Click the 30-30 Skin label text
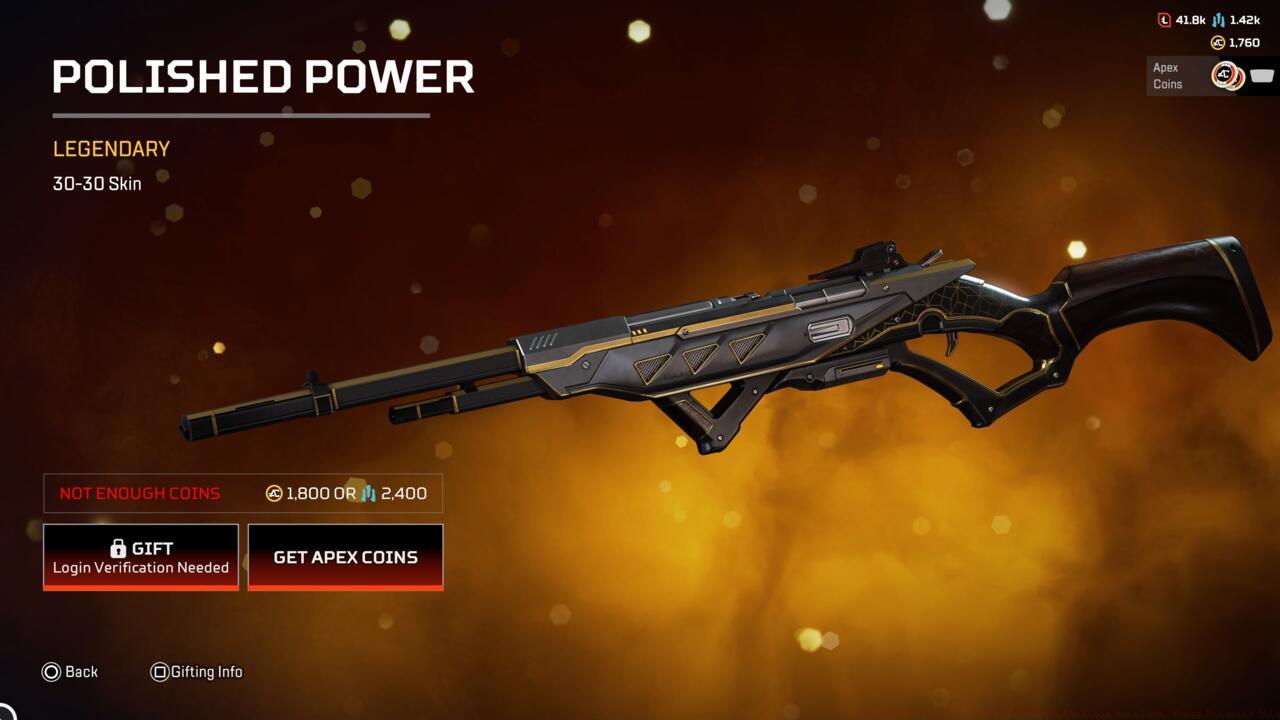This screenshot has height=720, width=1280. 96,183
